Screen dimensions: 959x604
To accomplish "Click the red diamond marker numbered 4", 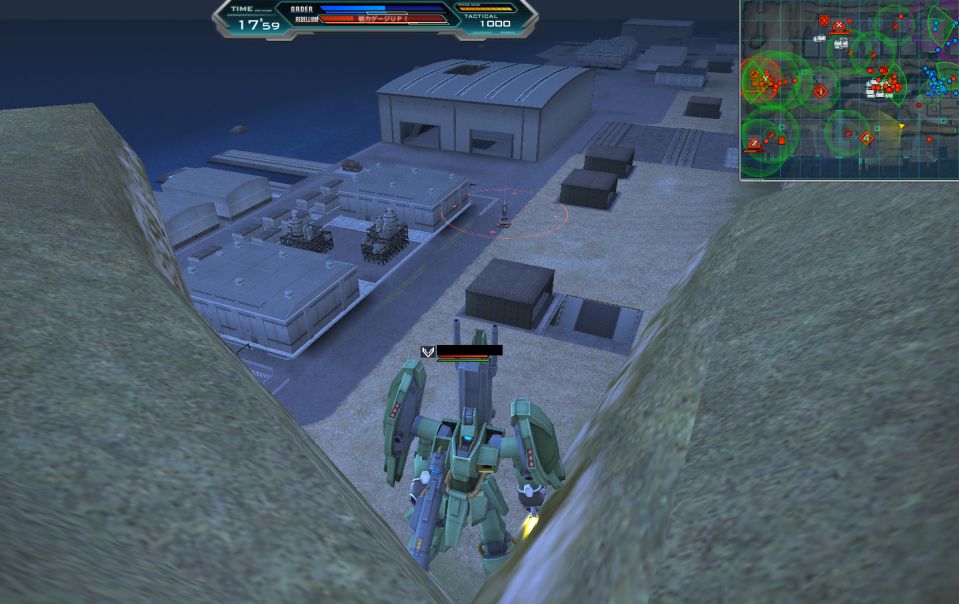I will tap(867, 139).
